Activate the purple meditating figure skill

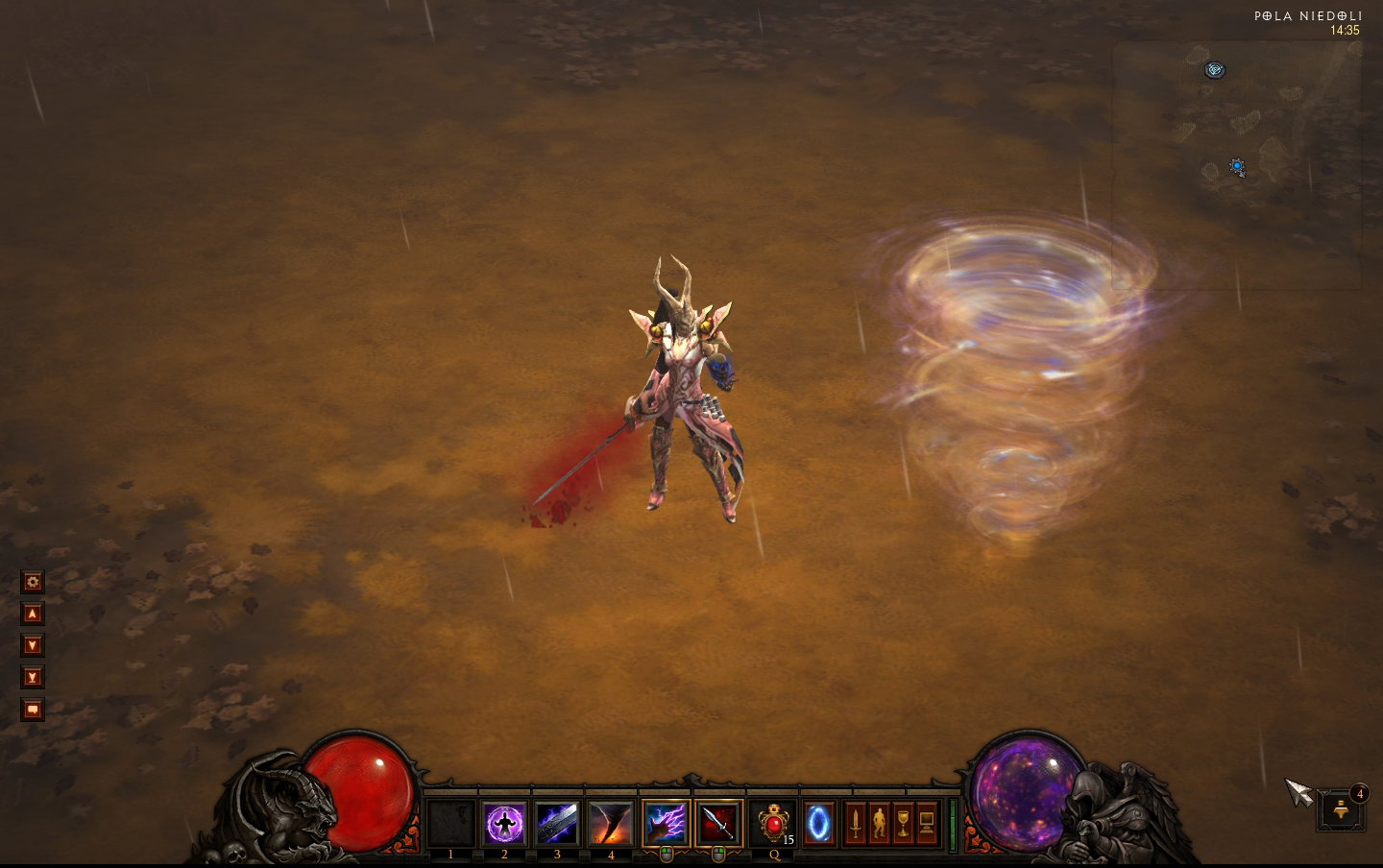pos(504,824)
